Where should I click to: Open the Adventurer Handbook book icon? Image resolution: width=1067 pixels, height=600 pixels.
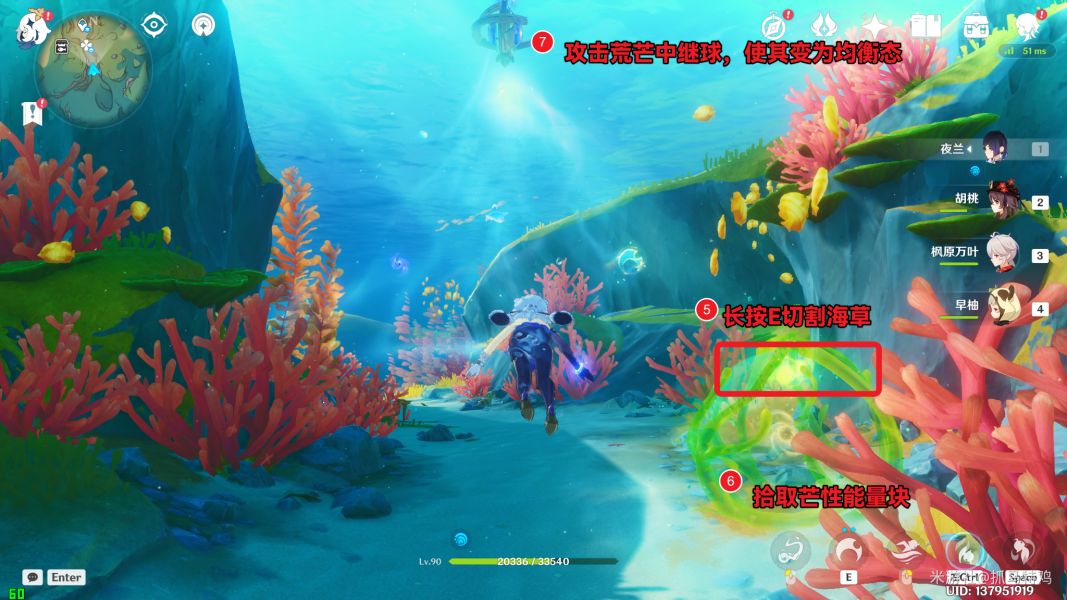(x=925, y=26)
